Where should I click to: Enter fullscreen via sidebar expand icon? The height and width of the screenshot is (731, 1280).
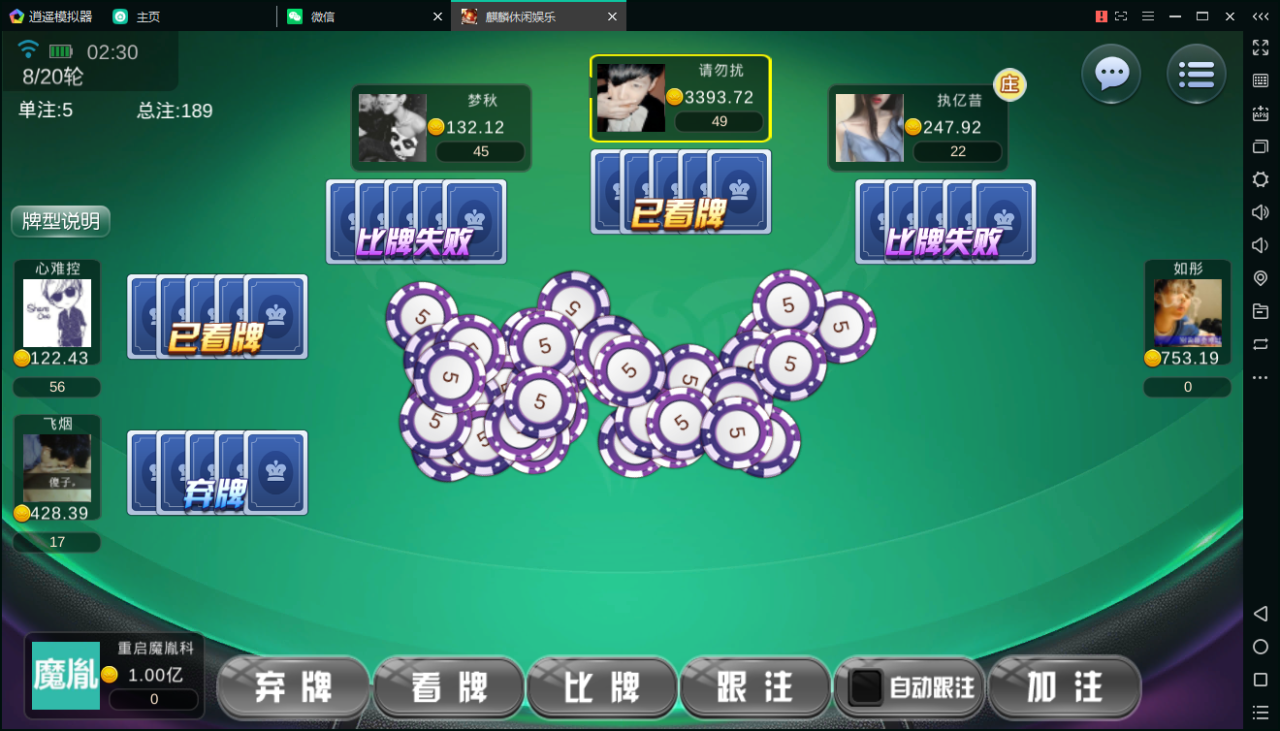click(1259, 48)
